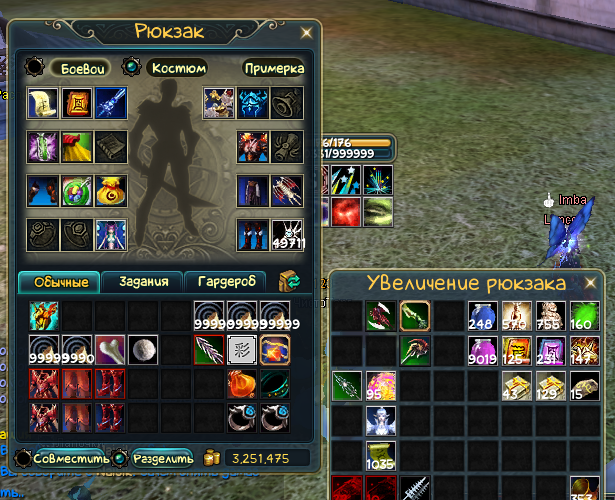This screenshot has height=500, width=615.
Task: Close the Рюкзак inventory window
Action: coord(305,32)
